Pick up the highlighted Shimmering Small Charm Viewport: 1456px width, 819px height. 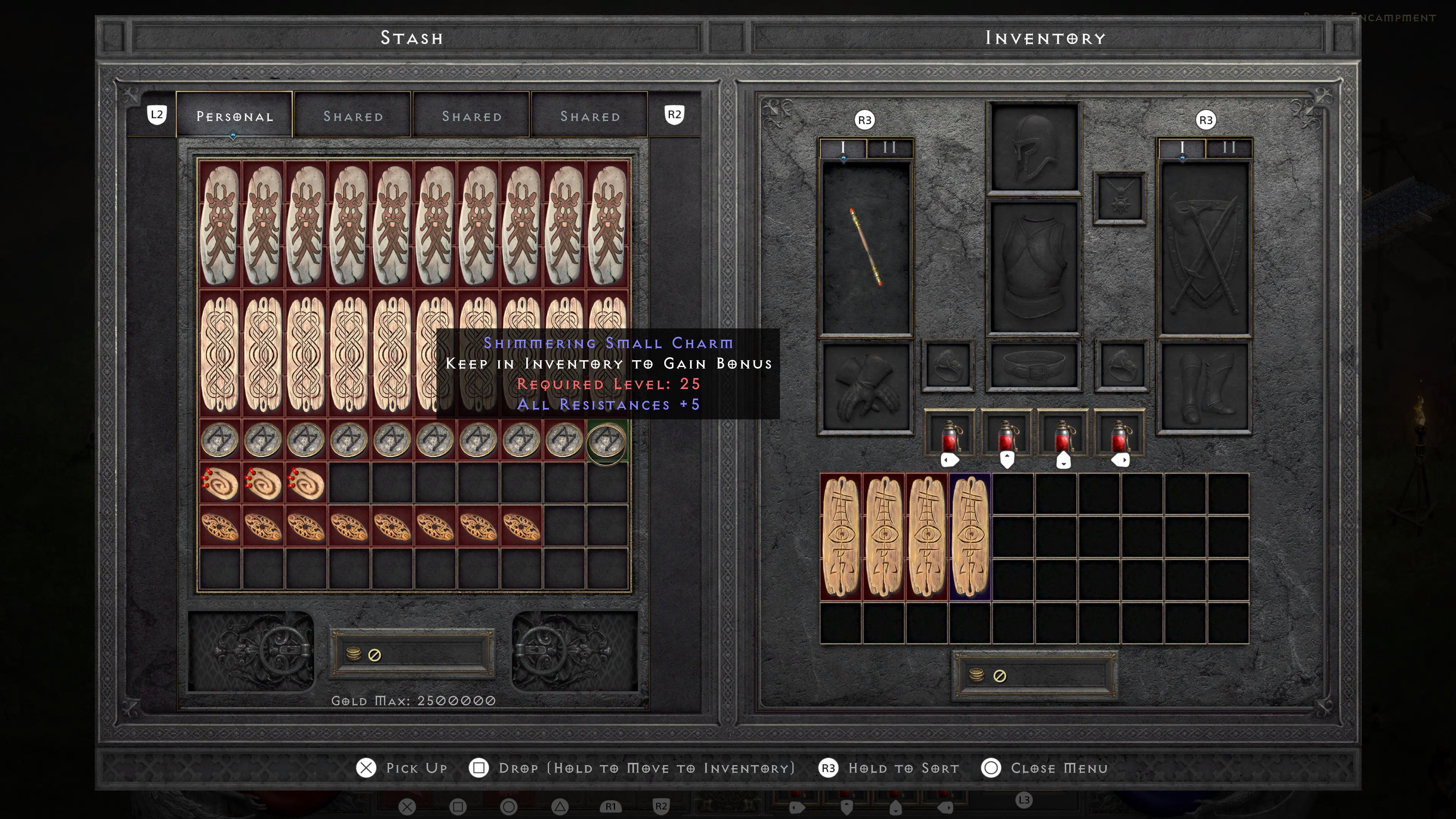(x=607, y=440)
